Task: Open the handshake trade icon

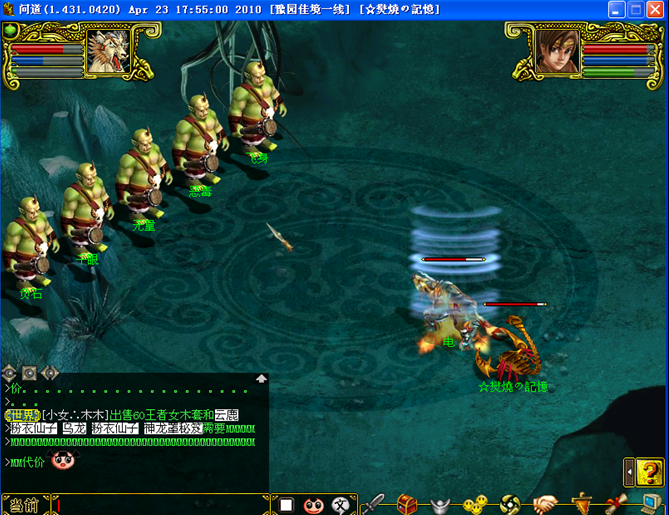Action: point(544,503)
